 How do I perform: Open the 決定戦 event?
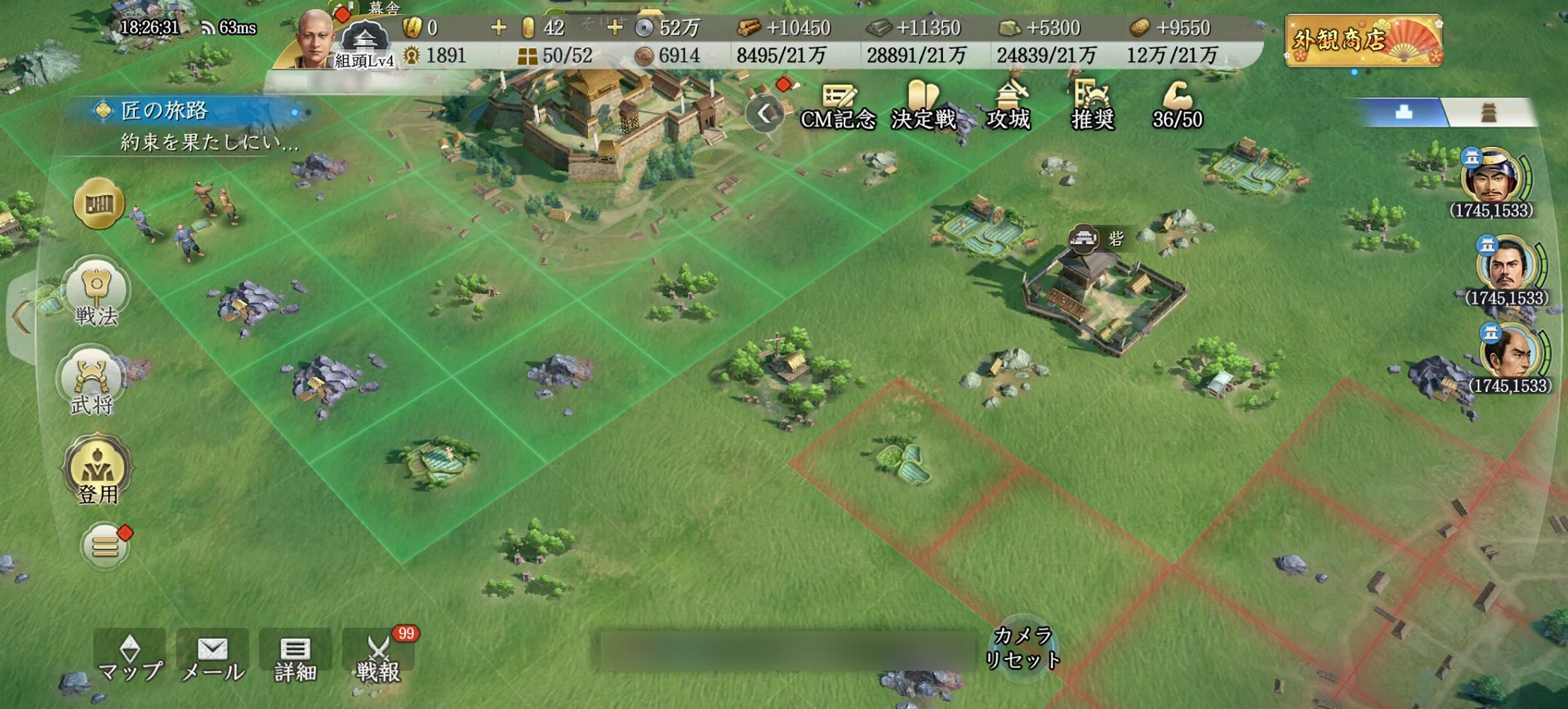tap(924, 106)
